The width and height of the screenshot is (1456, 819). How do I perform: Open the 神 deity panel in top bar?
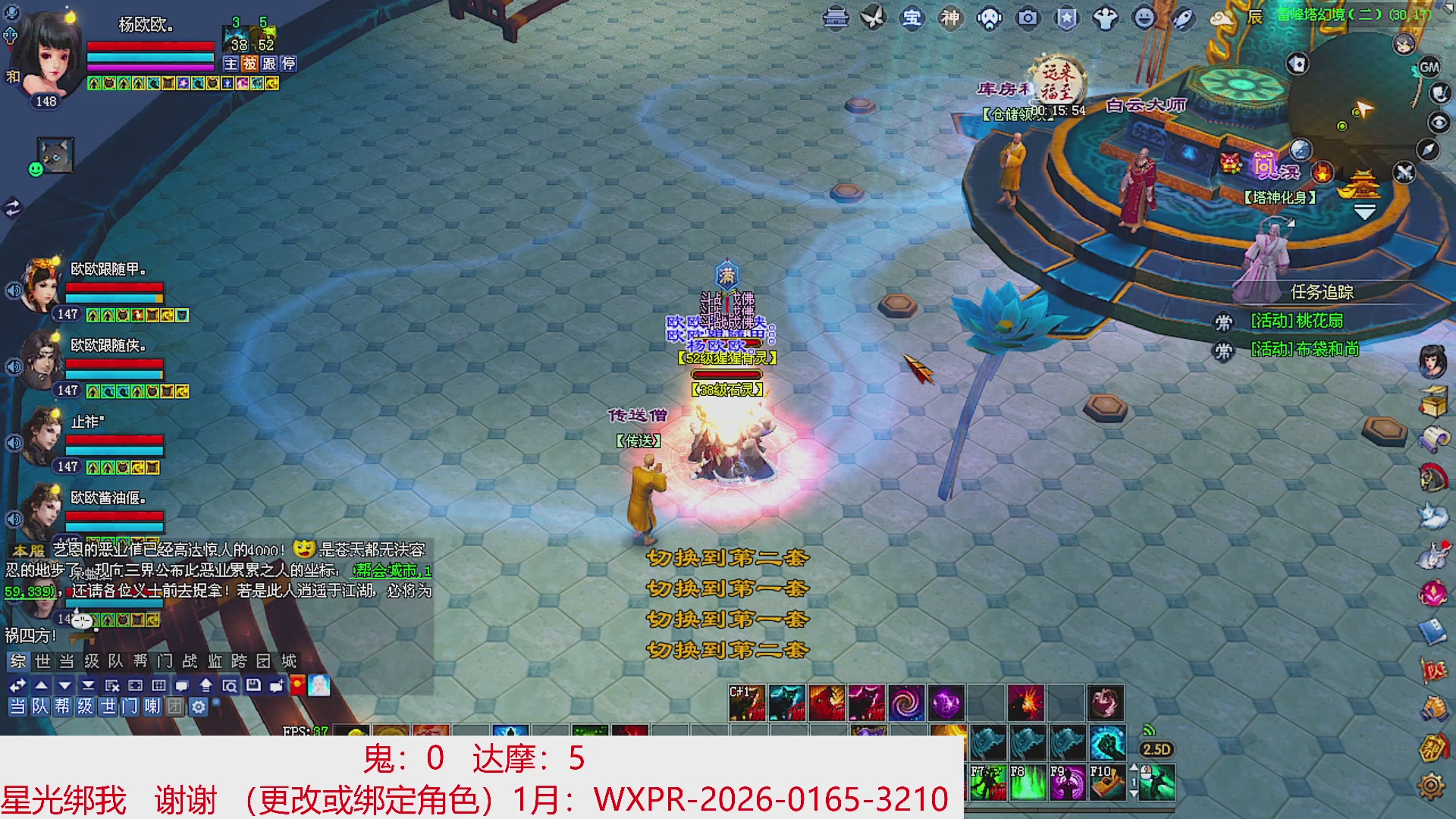coord(949,19)
